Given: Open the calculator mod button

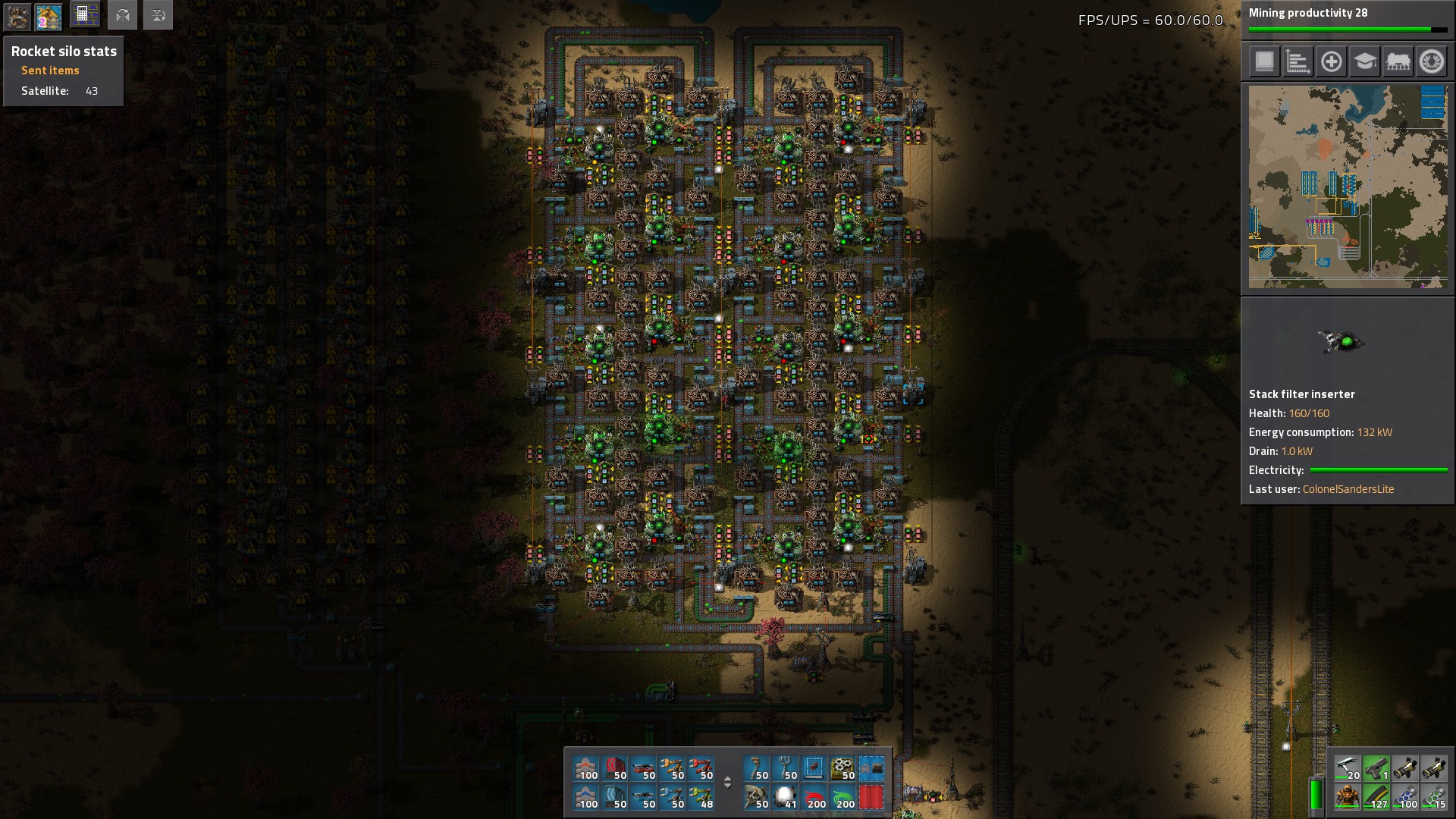Looking at the screenshot, I should (x=84, y=15).
